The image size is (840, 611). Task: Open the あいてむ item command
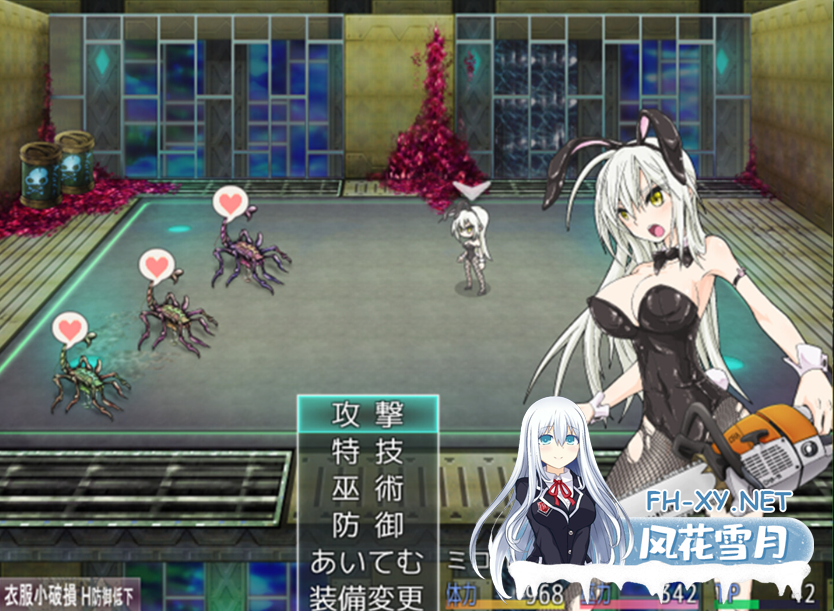[367, 560]
